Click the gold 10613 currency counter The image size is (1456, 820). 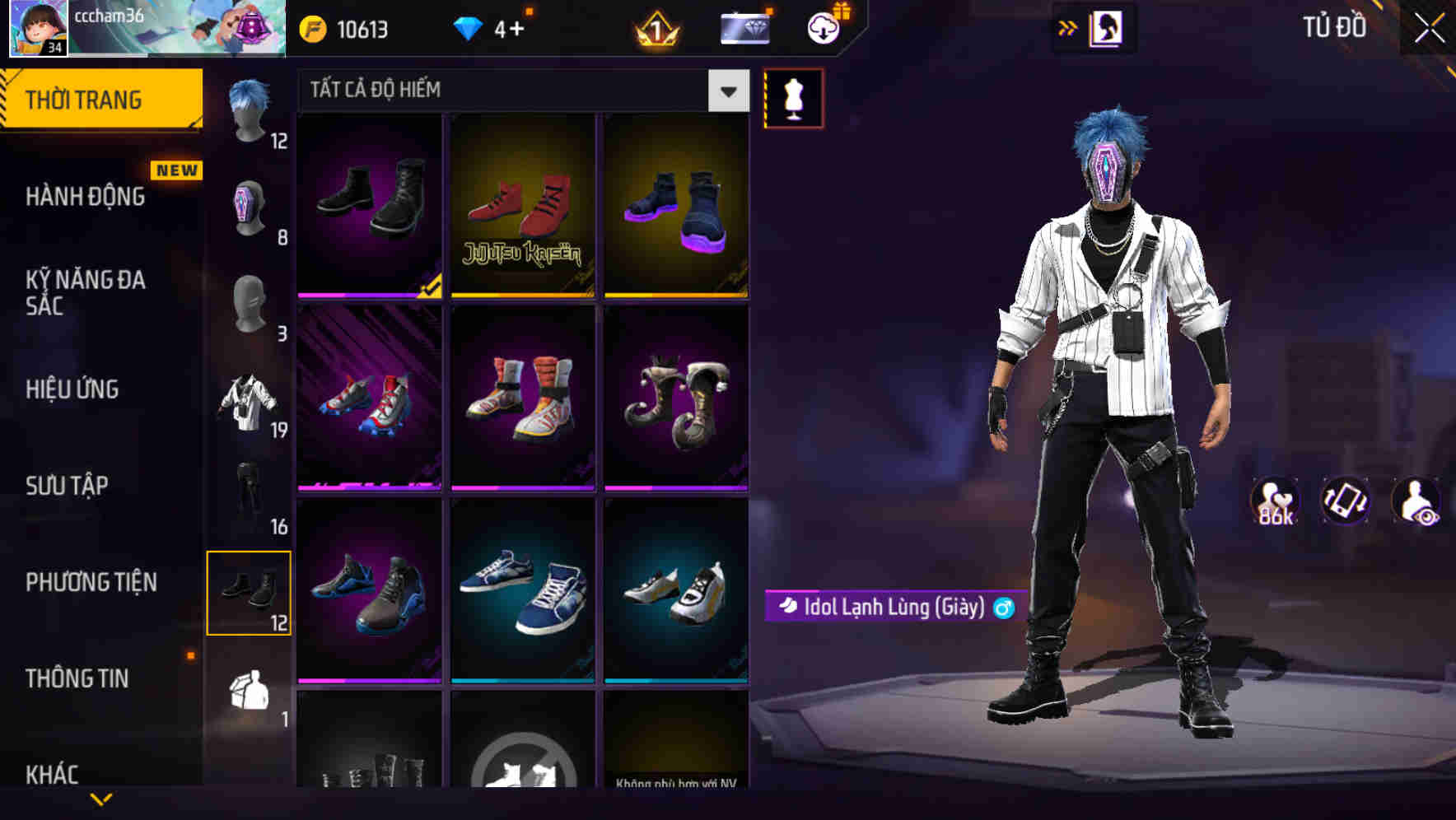(346, 28)
